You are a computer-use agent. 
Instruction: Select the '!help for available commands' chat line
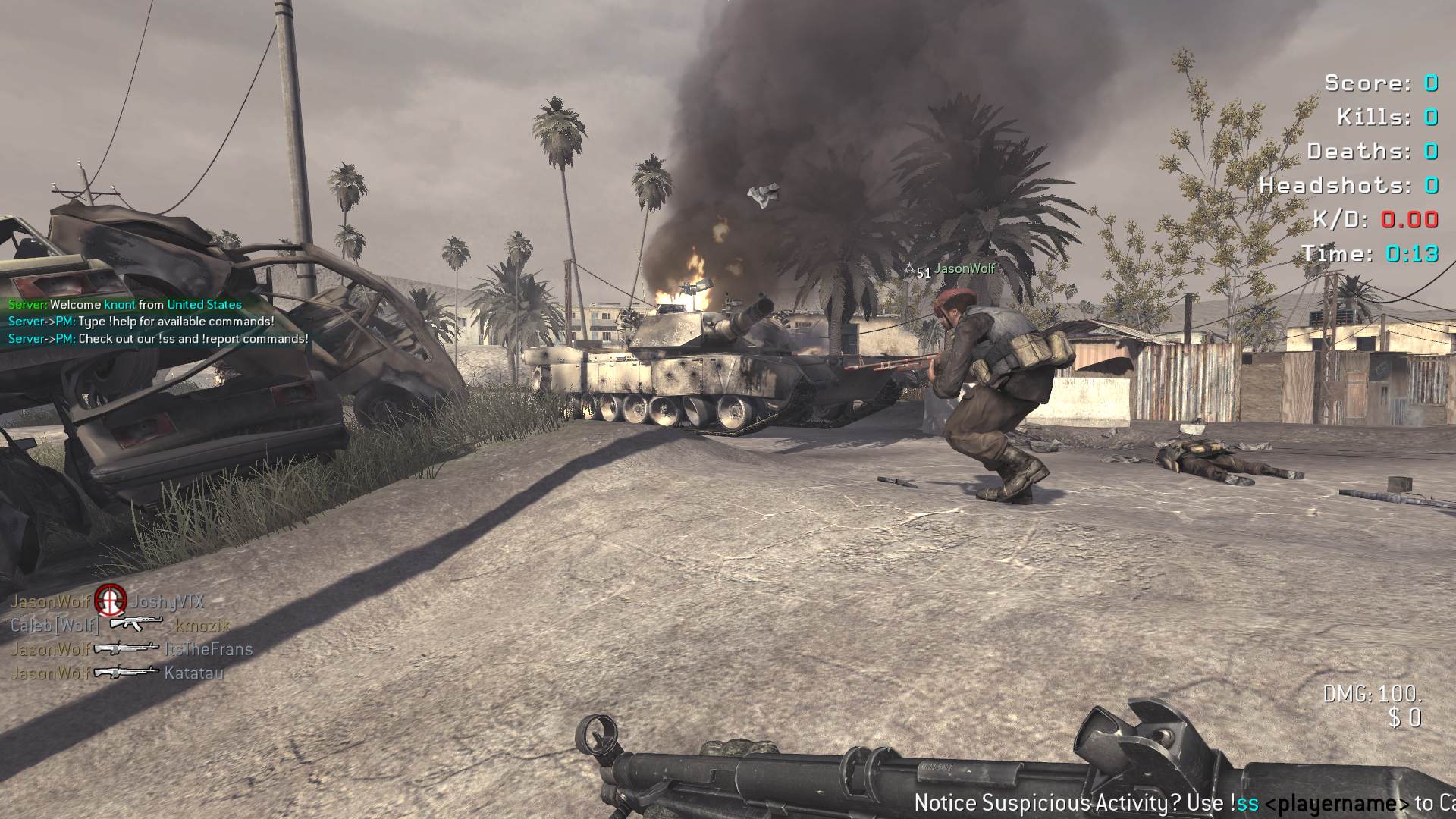[141, 322]
